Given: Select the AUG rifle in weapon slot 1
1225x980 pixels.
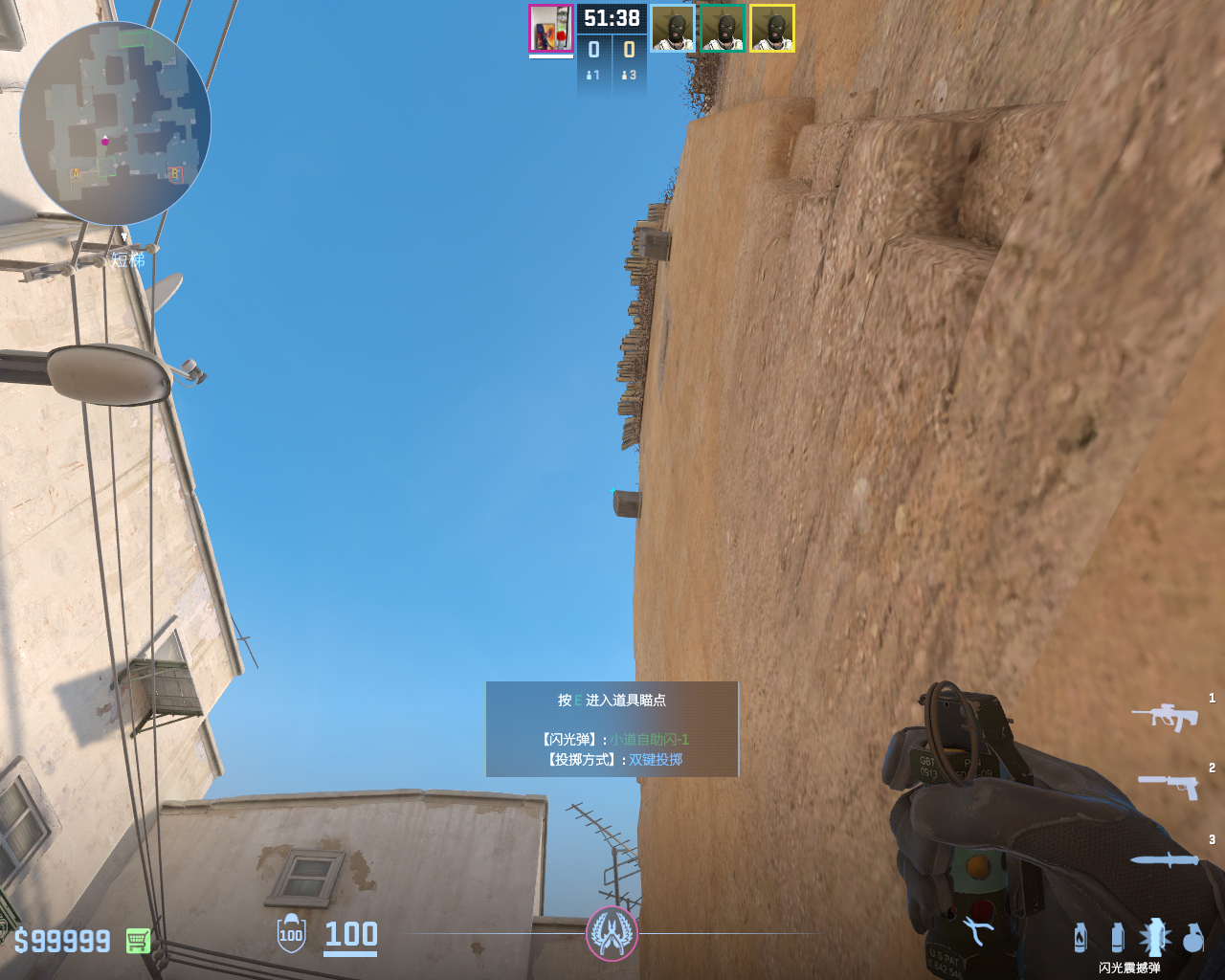Looking at the screenshot, I should click(1165, 716).
